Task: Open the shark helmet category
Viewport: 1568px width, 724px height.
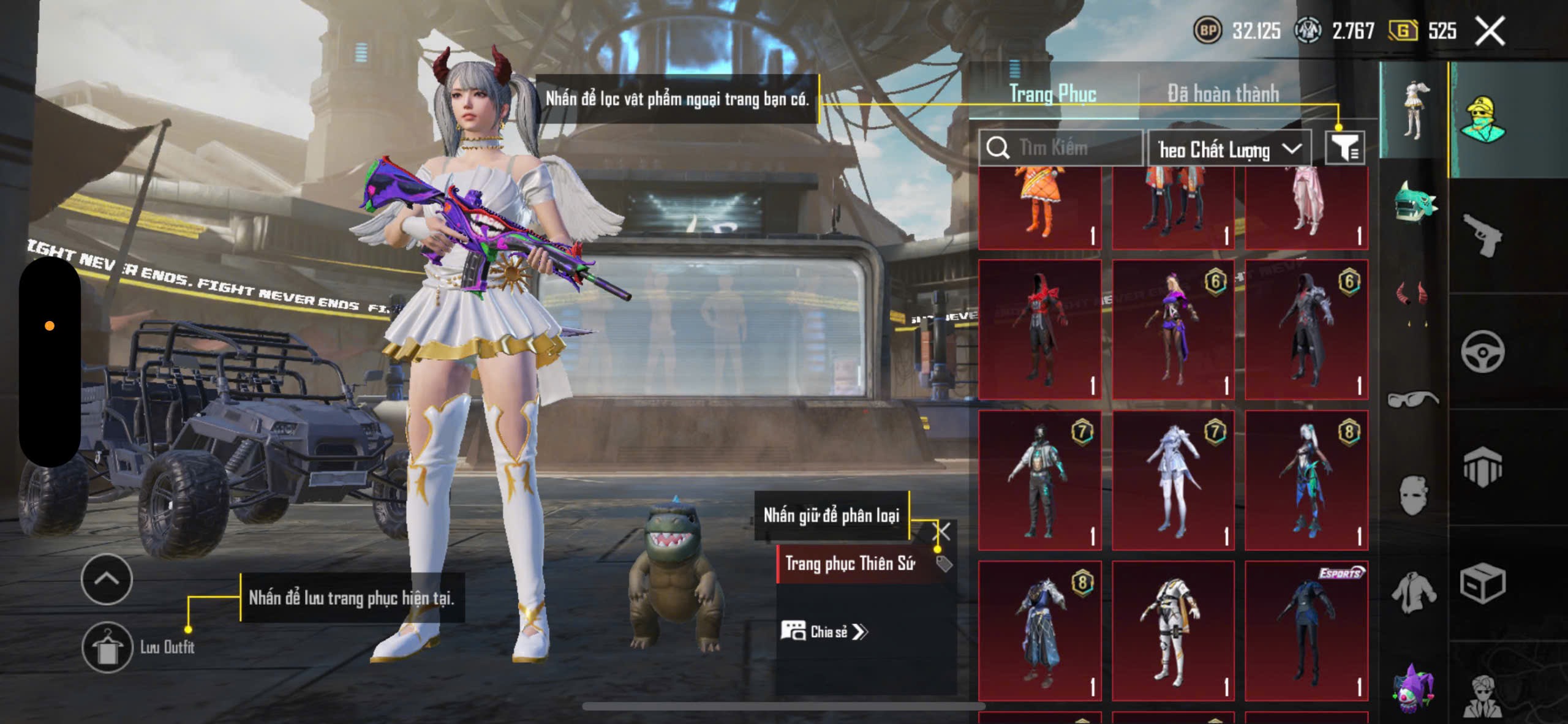Action: [1414, 202]
